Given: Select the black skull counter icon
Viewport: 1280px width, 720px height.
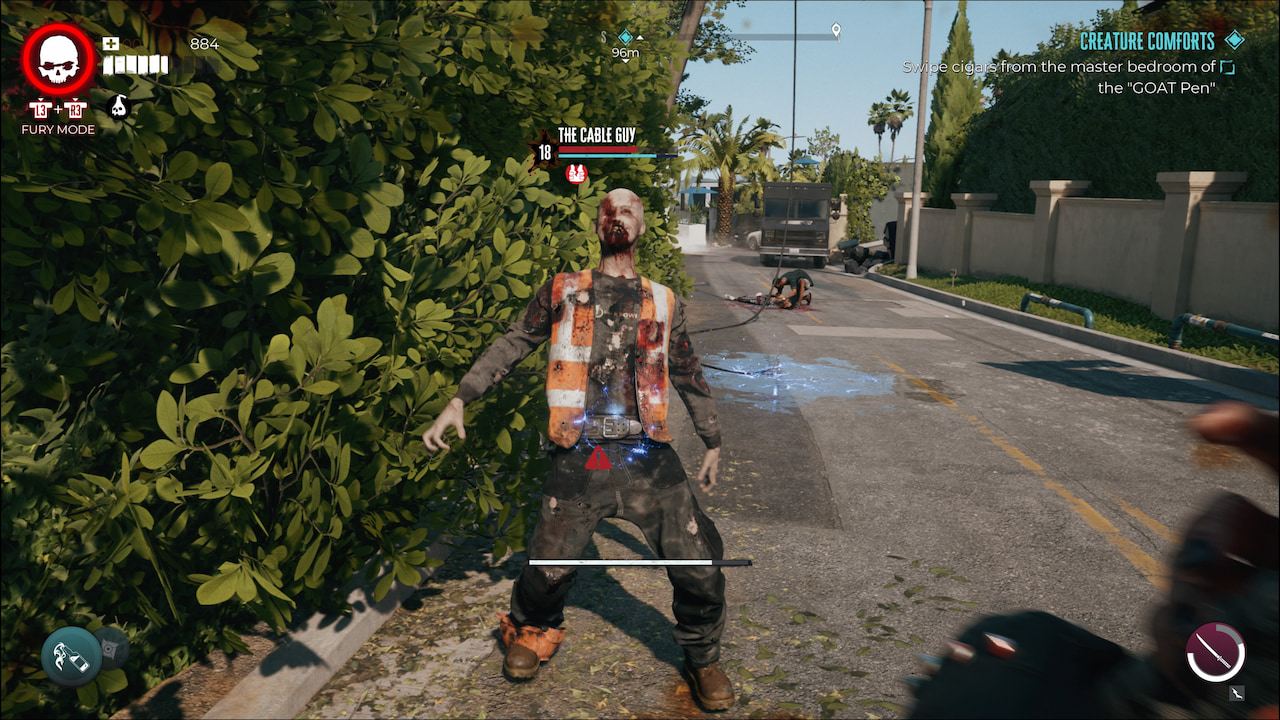Looking at the screenshot, I should click(117, 108).
